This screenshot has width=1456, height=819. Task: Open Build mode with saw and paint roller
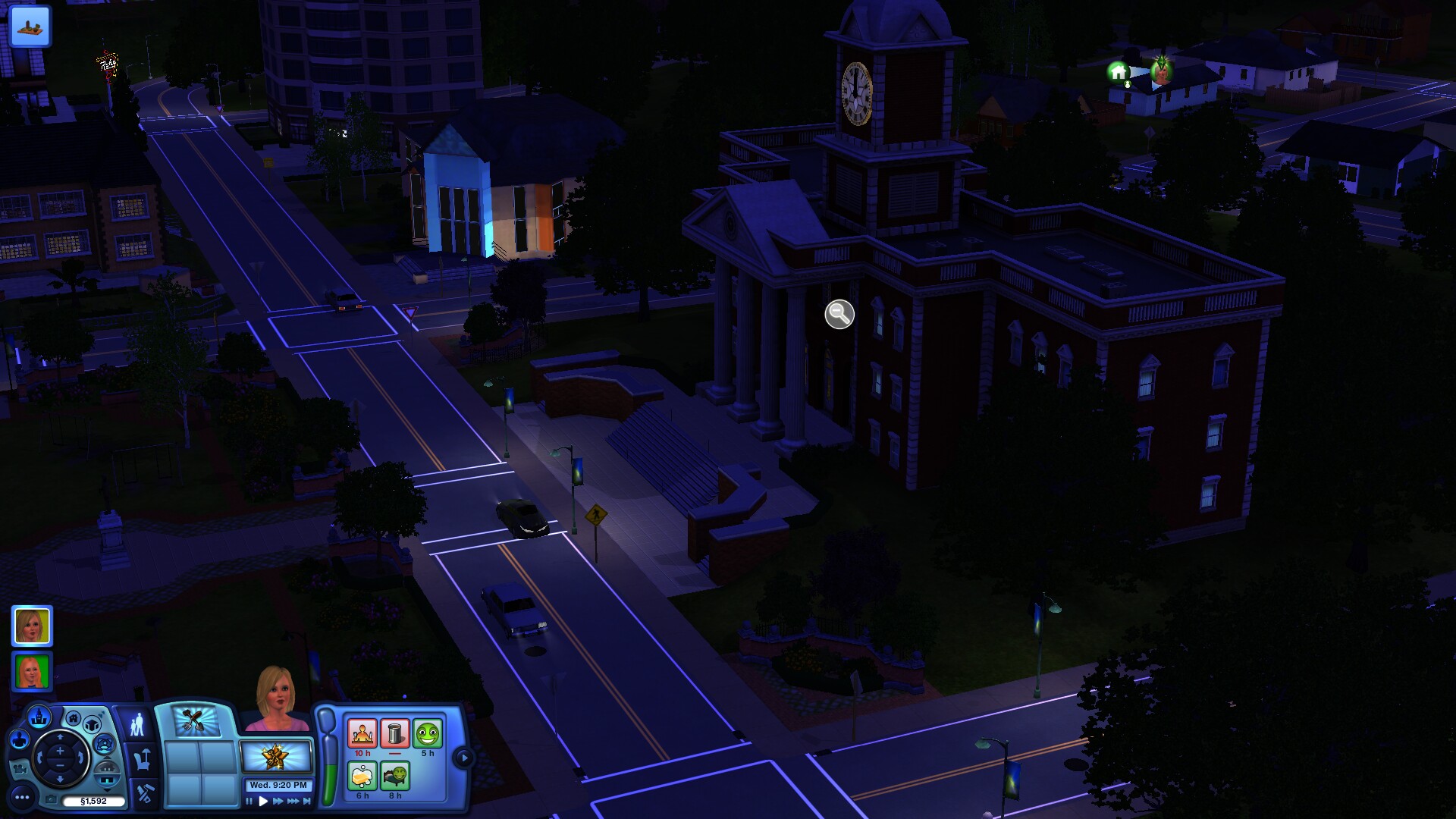pos(144,793)
